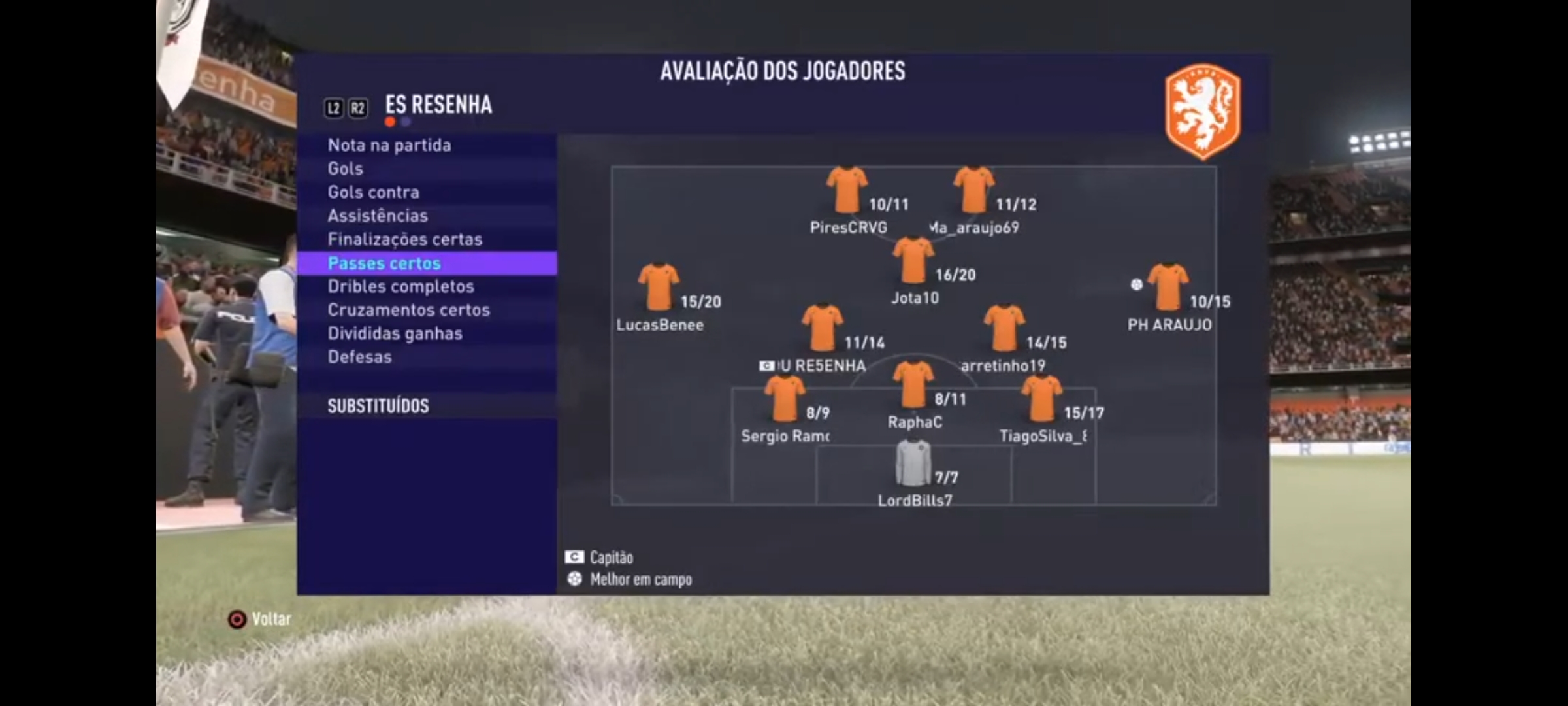Select Finalizações certas in the list
The width and height of the screenshot is (1568, 706).
coord(405,239)
